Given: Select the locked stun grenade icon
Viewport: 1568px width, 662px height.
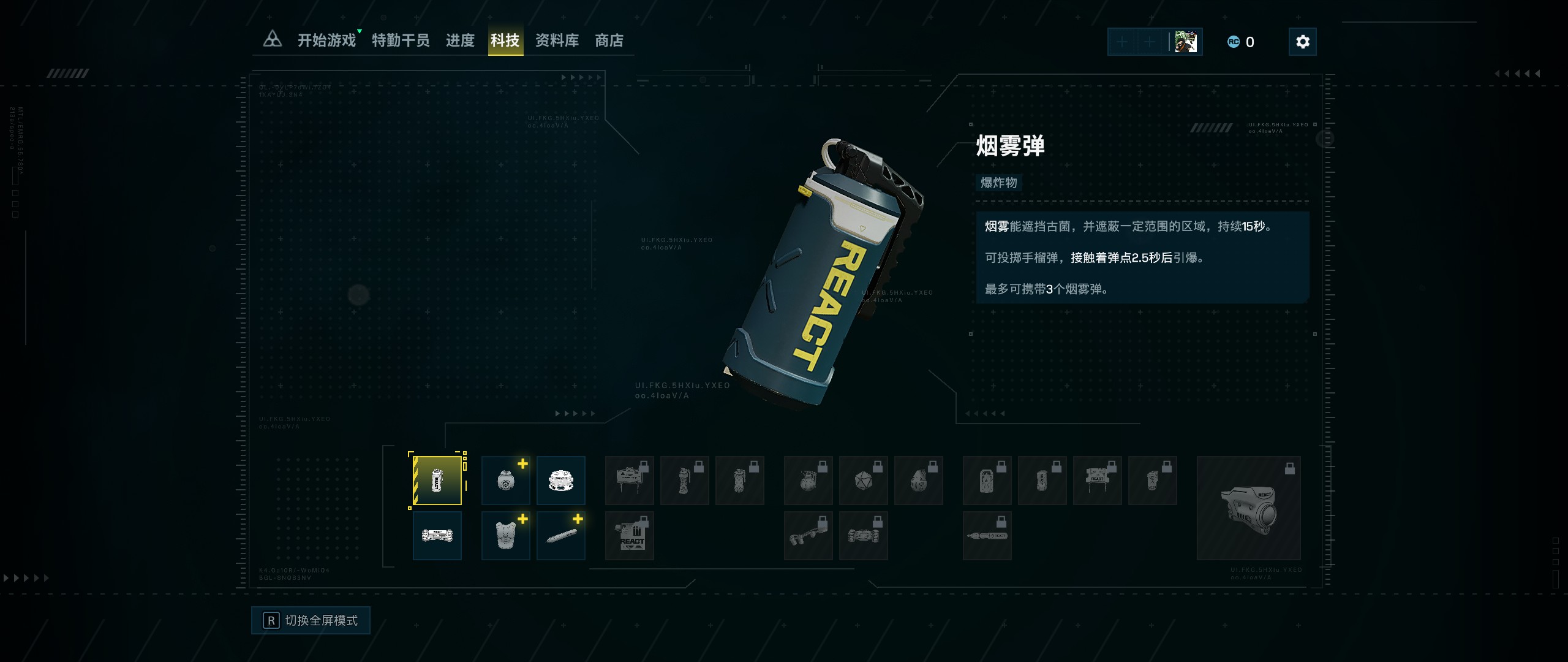Looking at the screenshot, I should tap(685, 481).
